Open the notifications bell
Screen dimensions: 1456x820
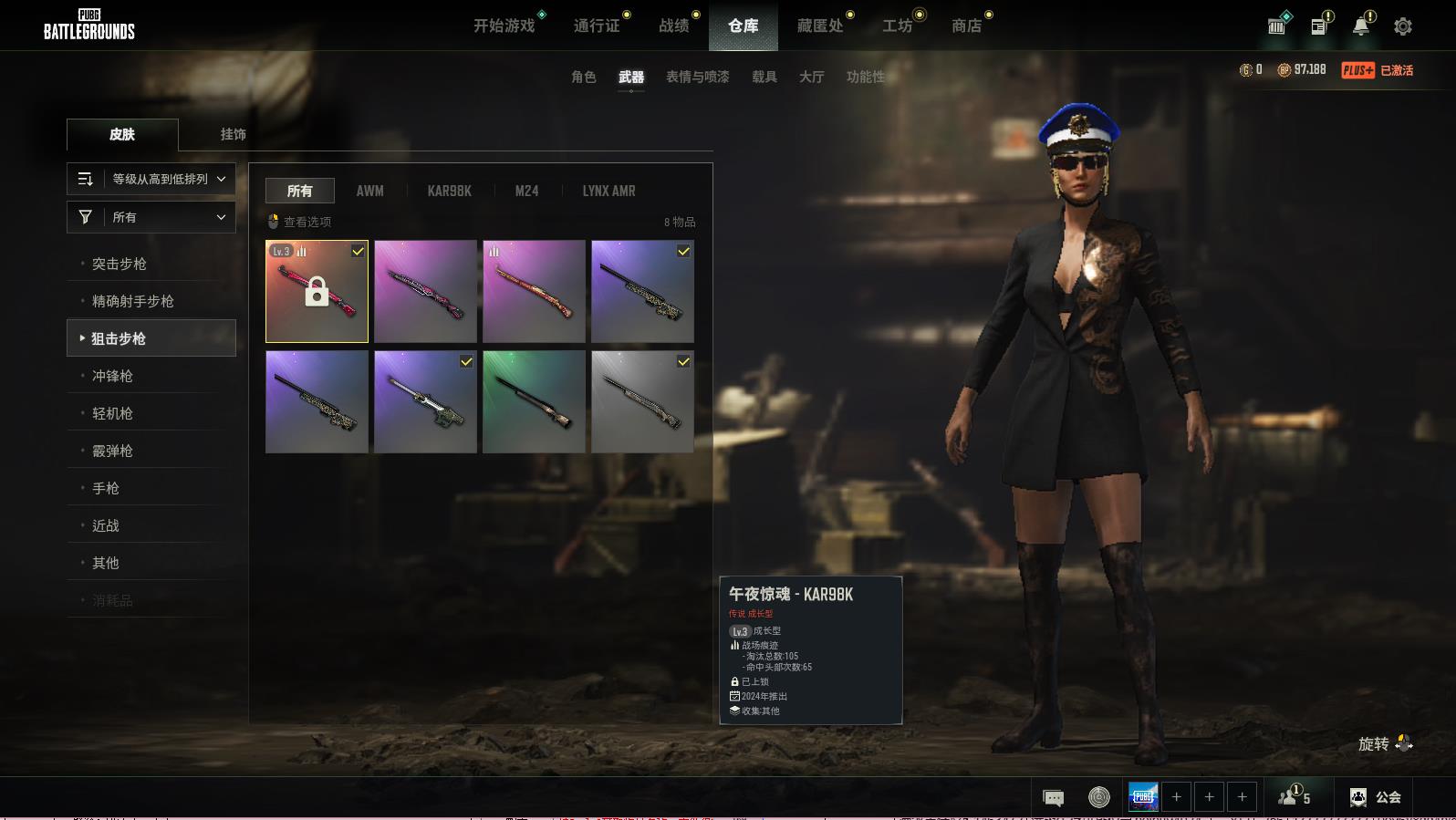point(1360,26)
